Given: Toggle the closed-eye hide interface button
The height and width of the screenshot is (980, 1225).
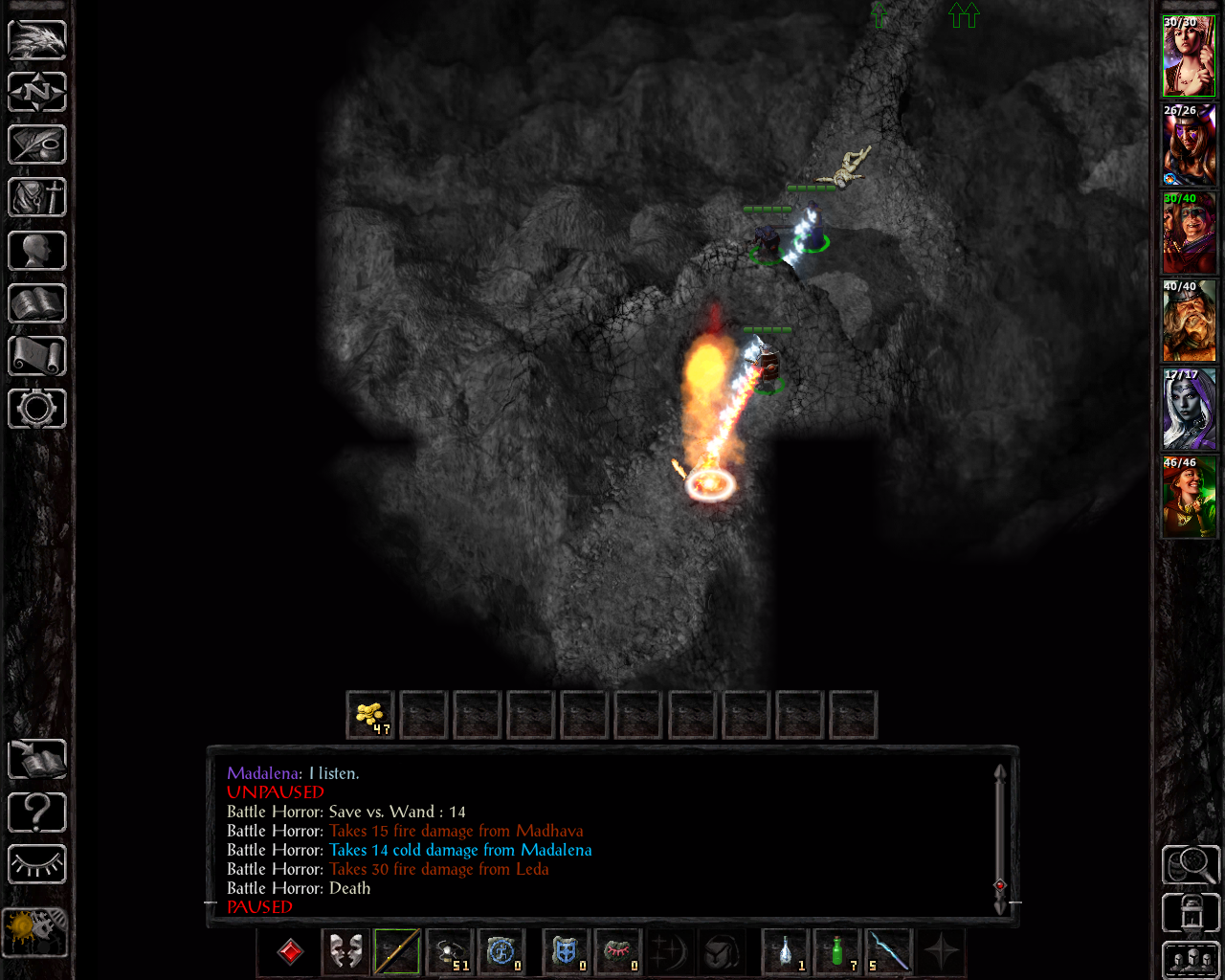Looking at the screenshot, I should pos(37,865).
